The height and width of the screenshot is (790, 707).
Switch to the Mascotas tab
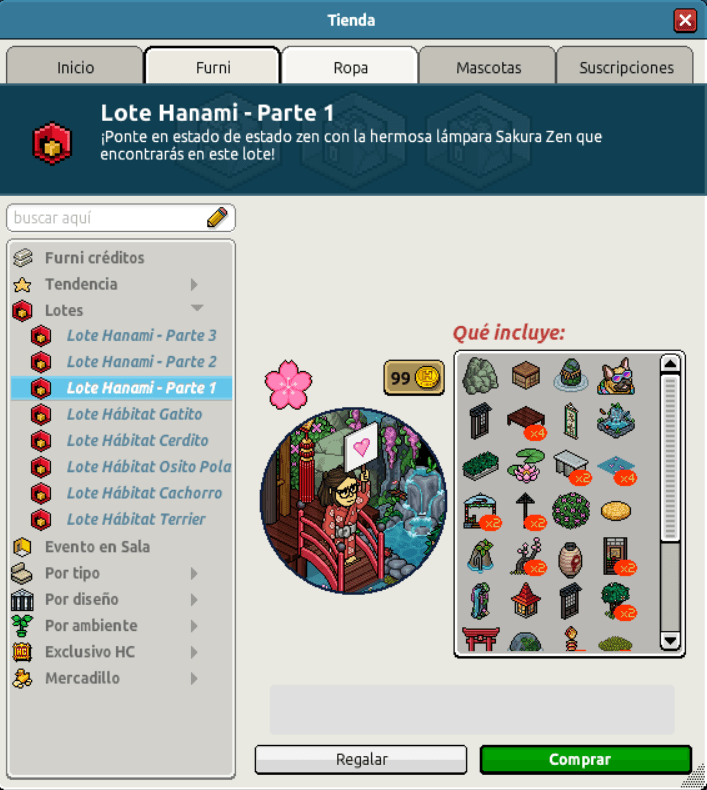488,67
